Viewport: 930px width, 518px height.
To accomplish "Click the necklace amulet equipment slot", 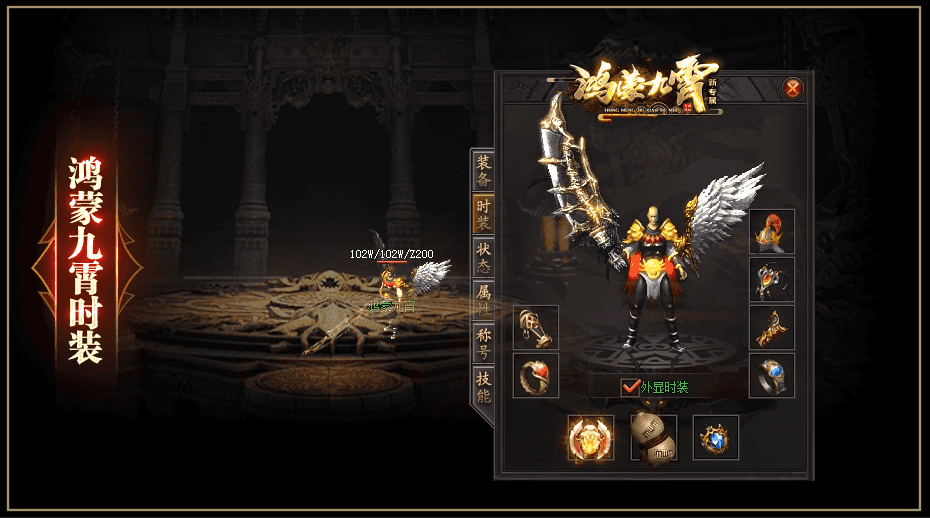I will 772,280.
